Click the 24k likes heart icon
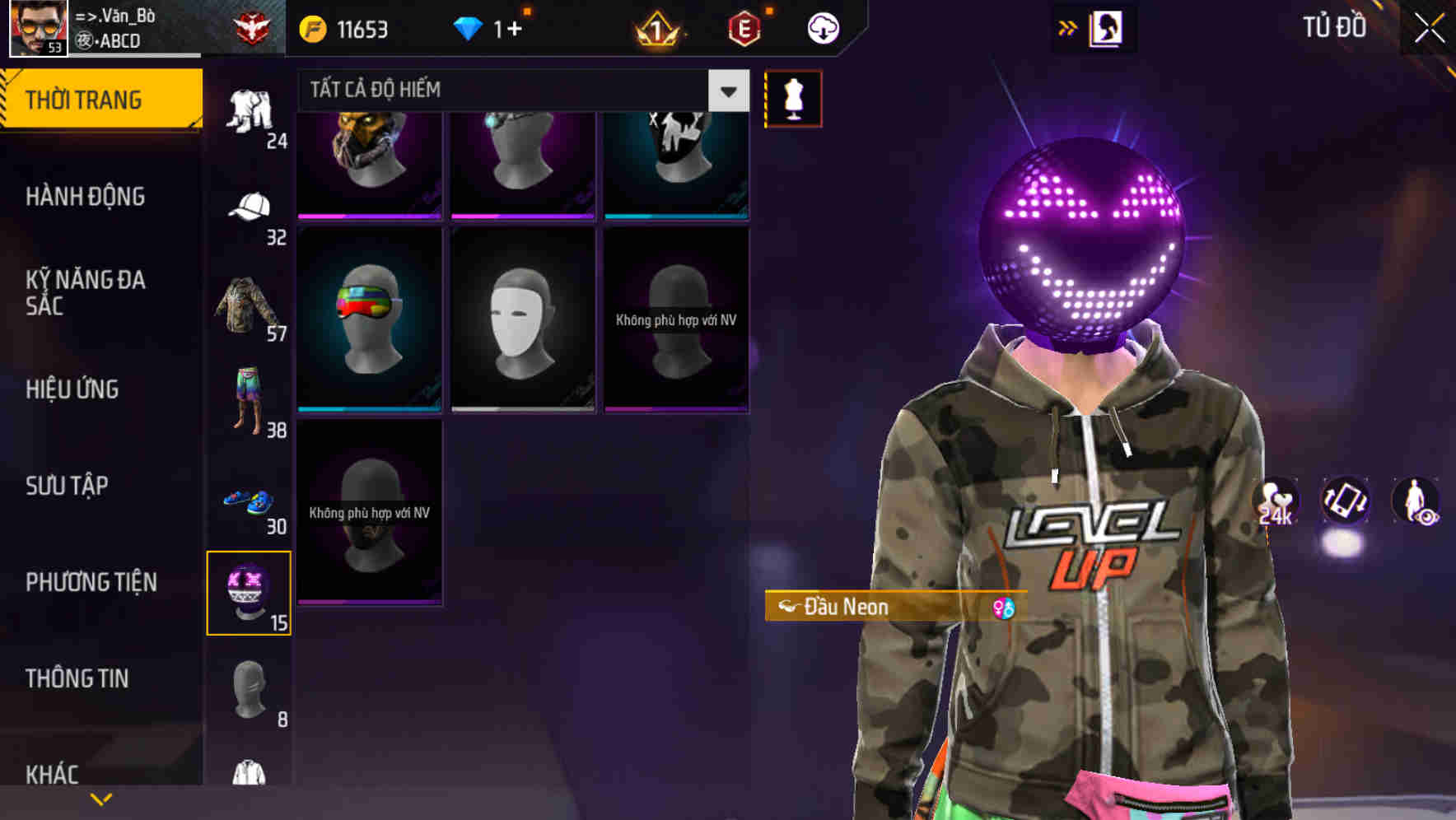The width and height of the screenshot is (1456, 820). coord(1275,503)
